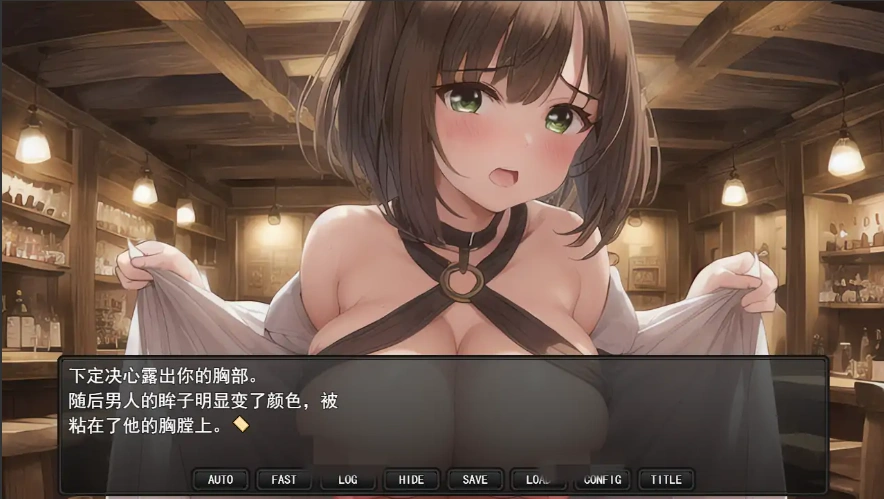Open the dialogue LOG

point(347,480)
